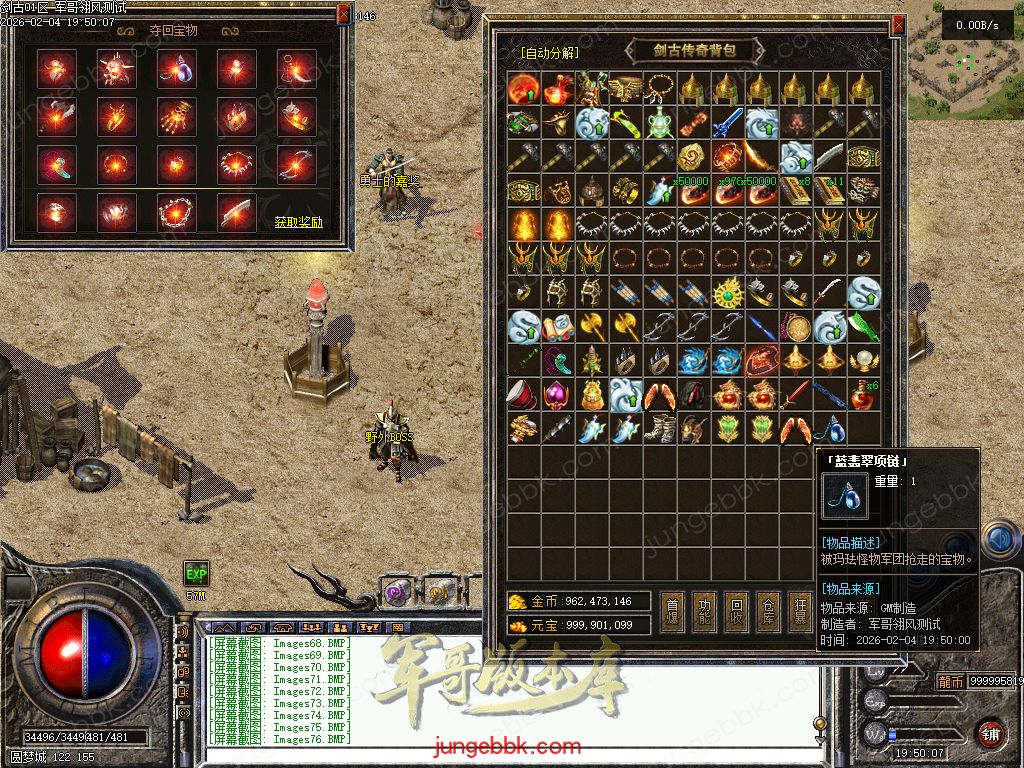
Task: Open the red 铺 shop button
Action: [990, 733]
